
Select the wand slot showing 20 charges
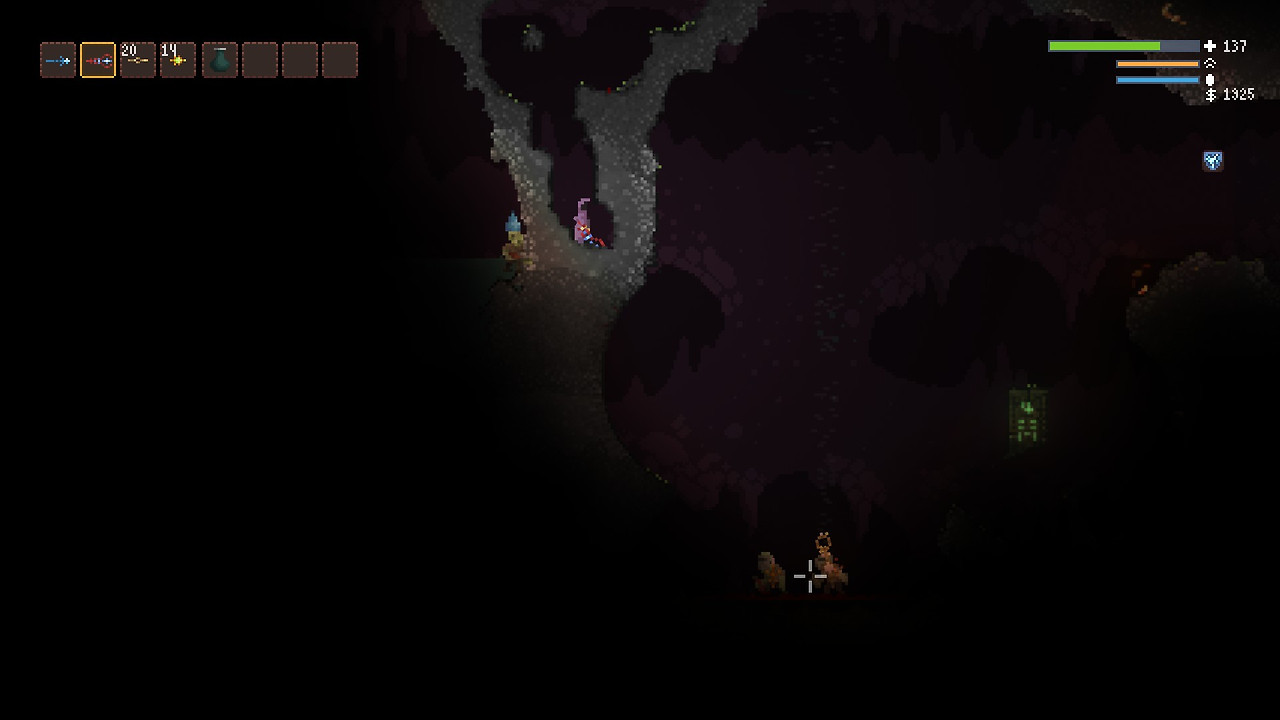click(138, 61)
